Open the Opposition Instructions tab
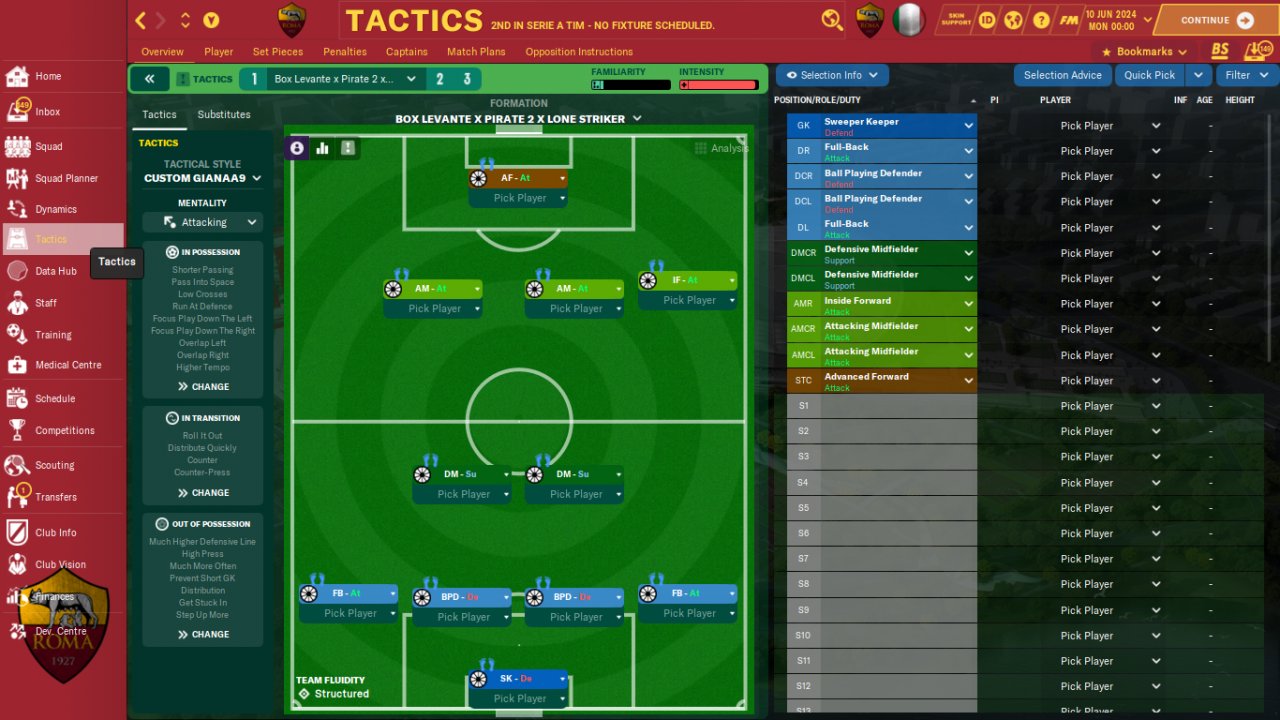The height and width of the screenshot is (720, 1280). tap(579, 52)
